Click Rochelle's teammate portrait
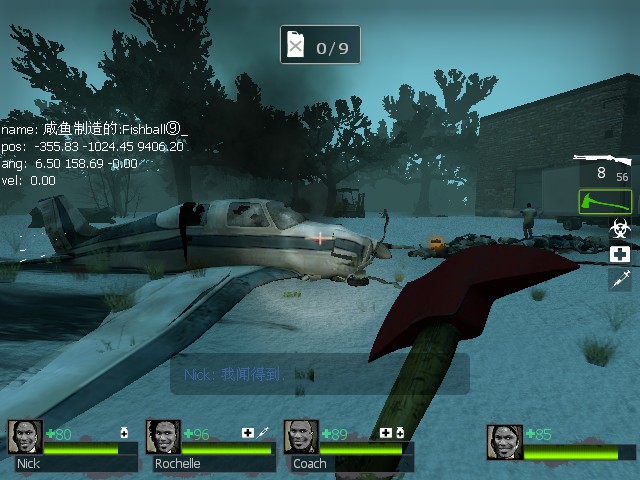The width and height of the screenshot is (640, 480). coord(163,437)
